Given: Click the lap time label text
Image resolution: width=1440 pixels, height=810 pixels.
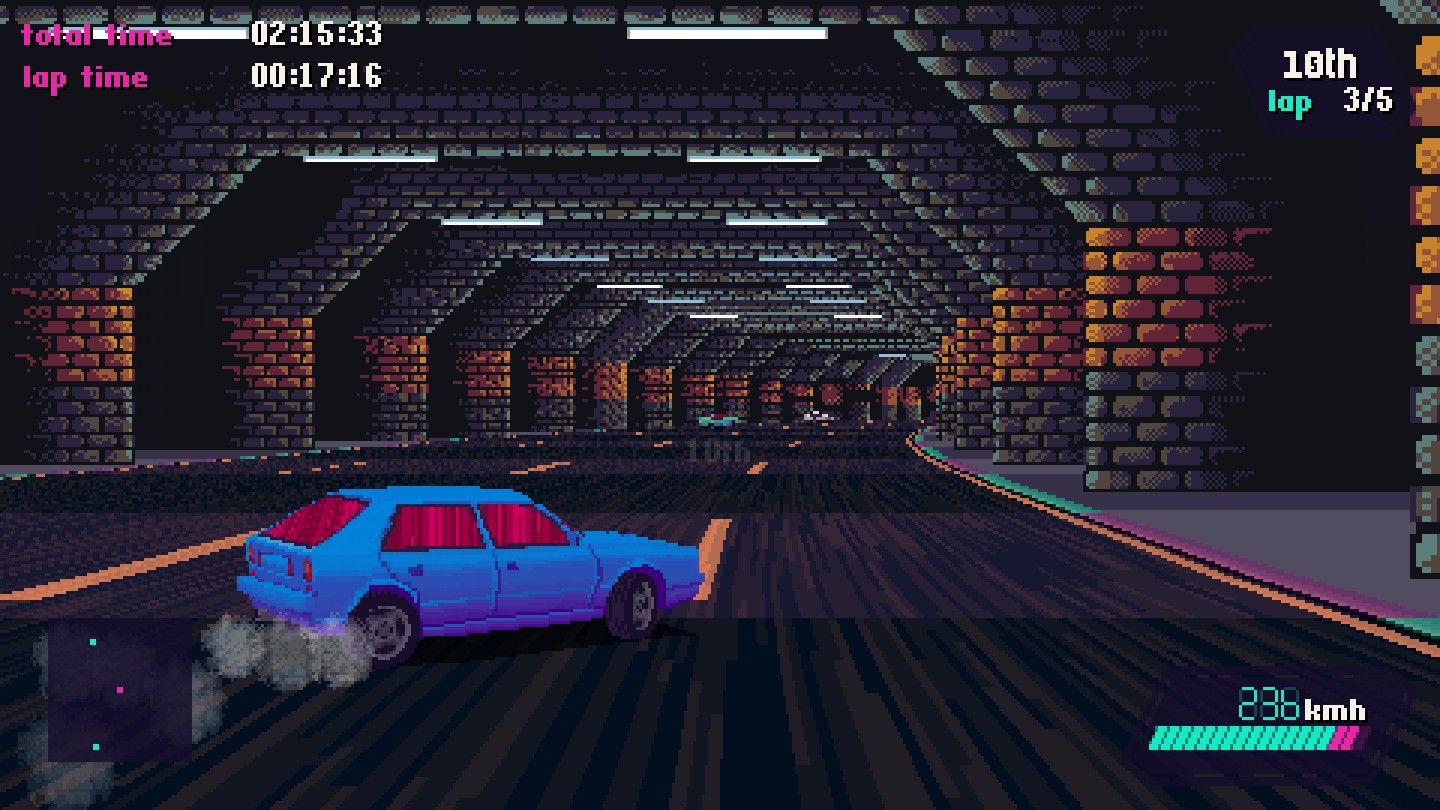Looking at the screenshot, I should [83, 73].
